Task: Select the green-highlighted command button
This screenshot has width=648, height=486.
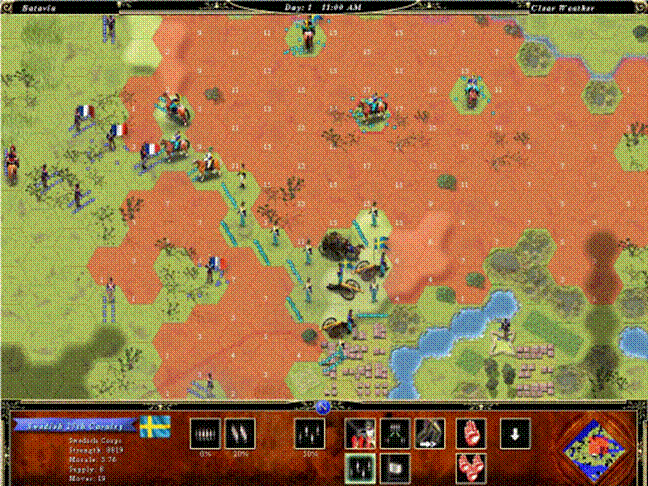Action: click(360, 467)
